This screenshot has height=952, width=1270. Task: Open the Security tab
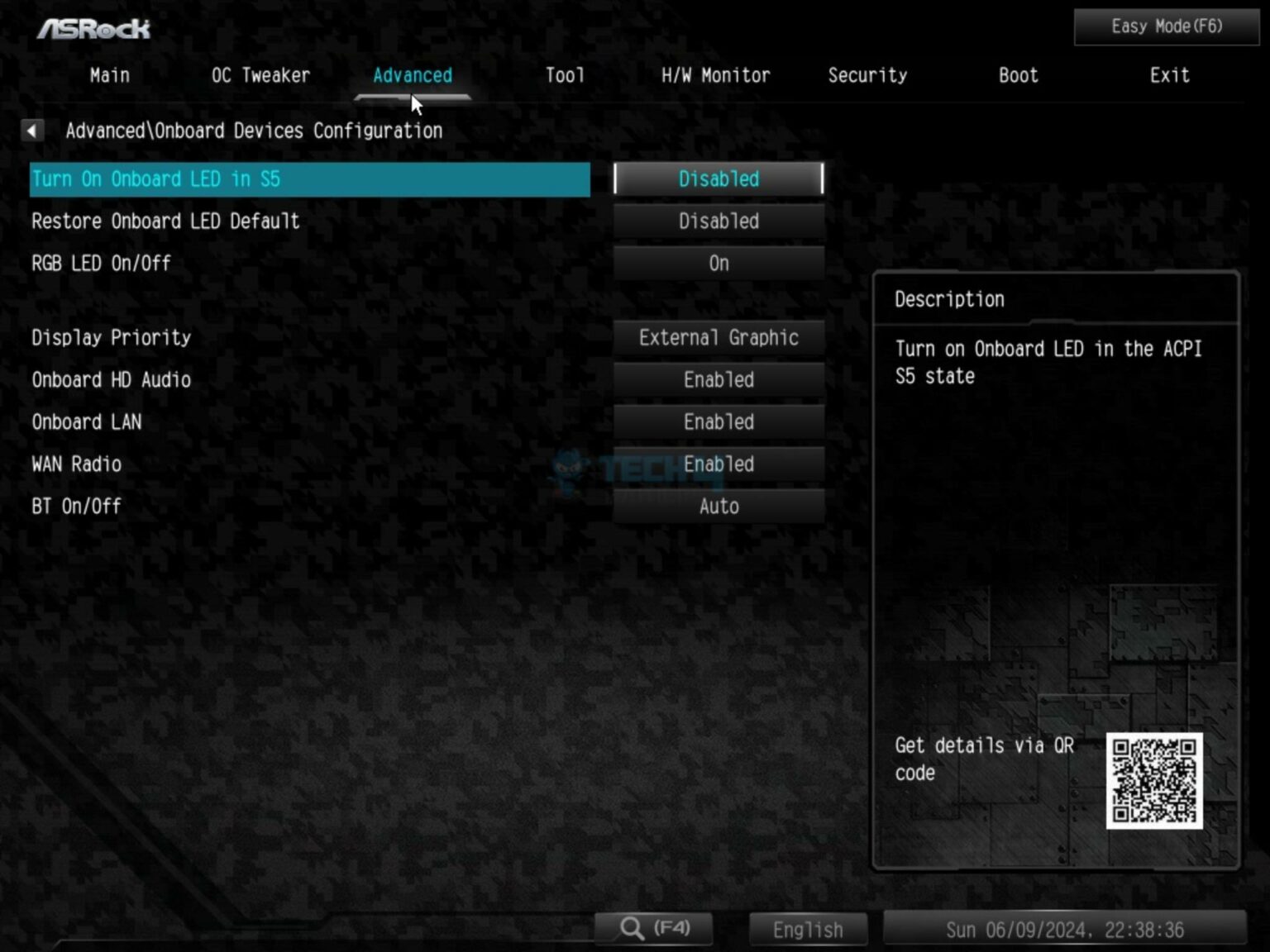pyautogui.click(x=867, y=76)
